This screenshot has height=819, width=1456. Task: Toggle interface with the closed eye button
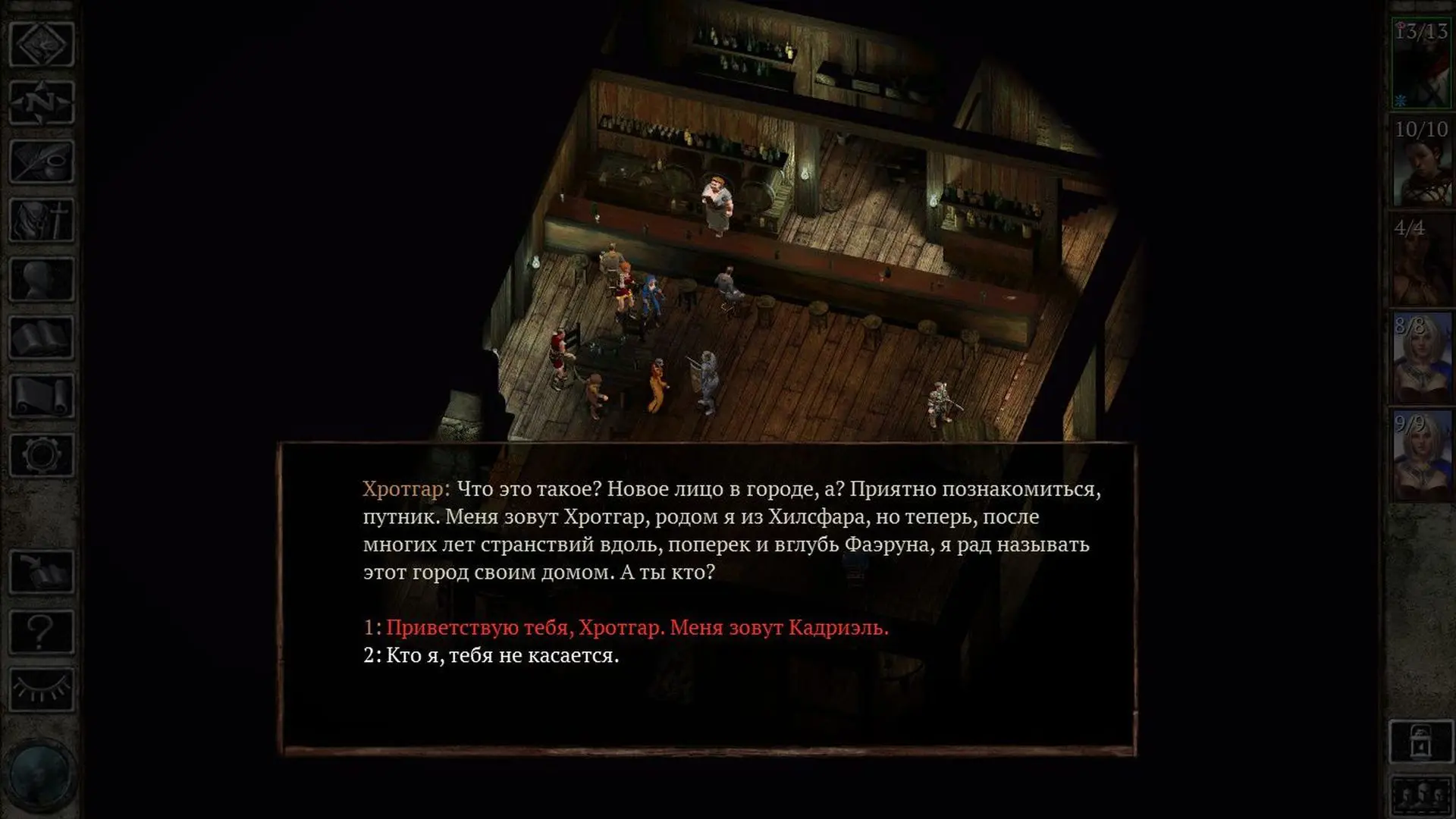[41, 689]
